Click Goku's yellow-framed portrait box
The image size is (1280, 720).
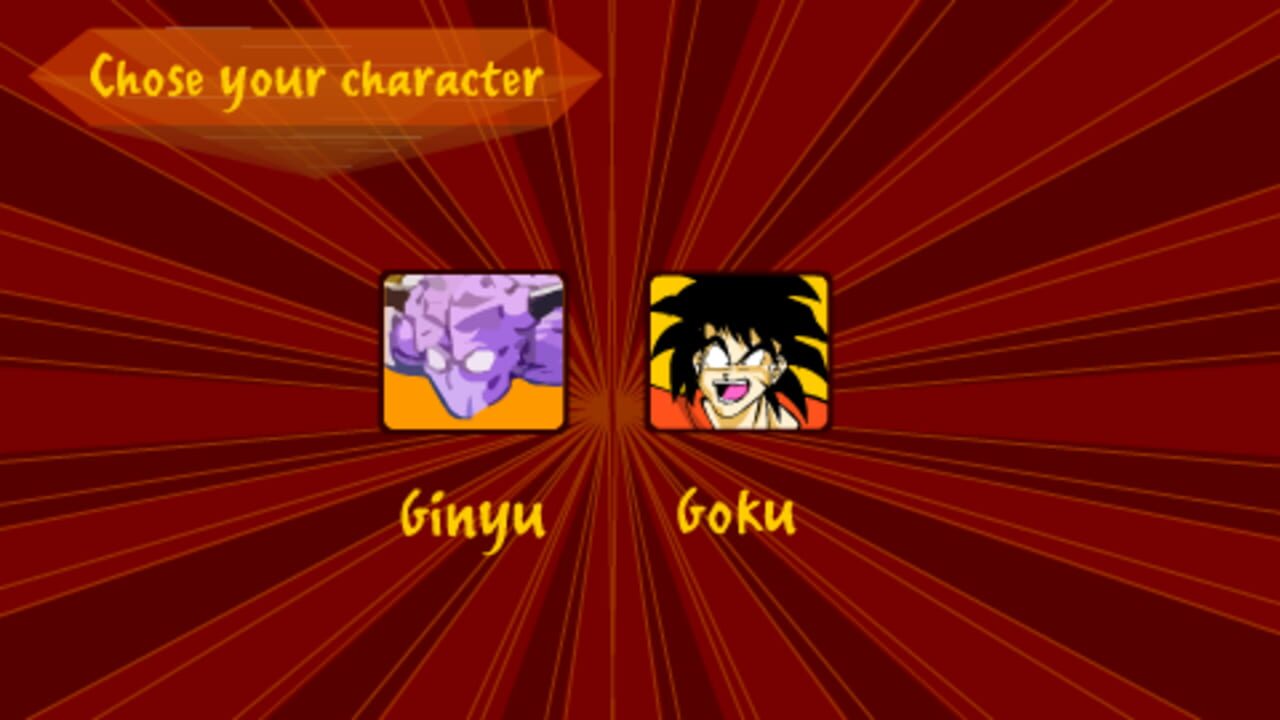pyautogui.click(x=740, y=352)
